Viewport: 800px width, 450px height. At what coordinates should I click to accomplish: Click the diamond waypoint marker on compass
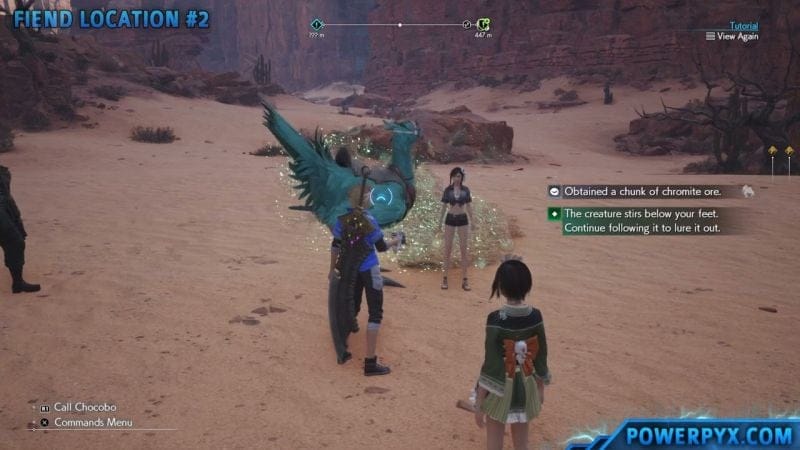click(x=317, y=24)
